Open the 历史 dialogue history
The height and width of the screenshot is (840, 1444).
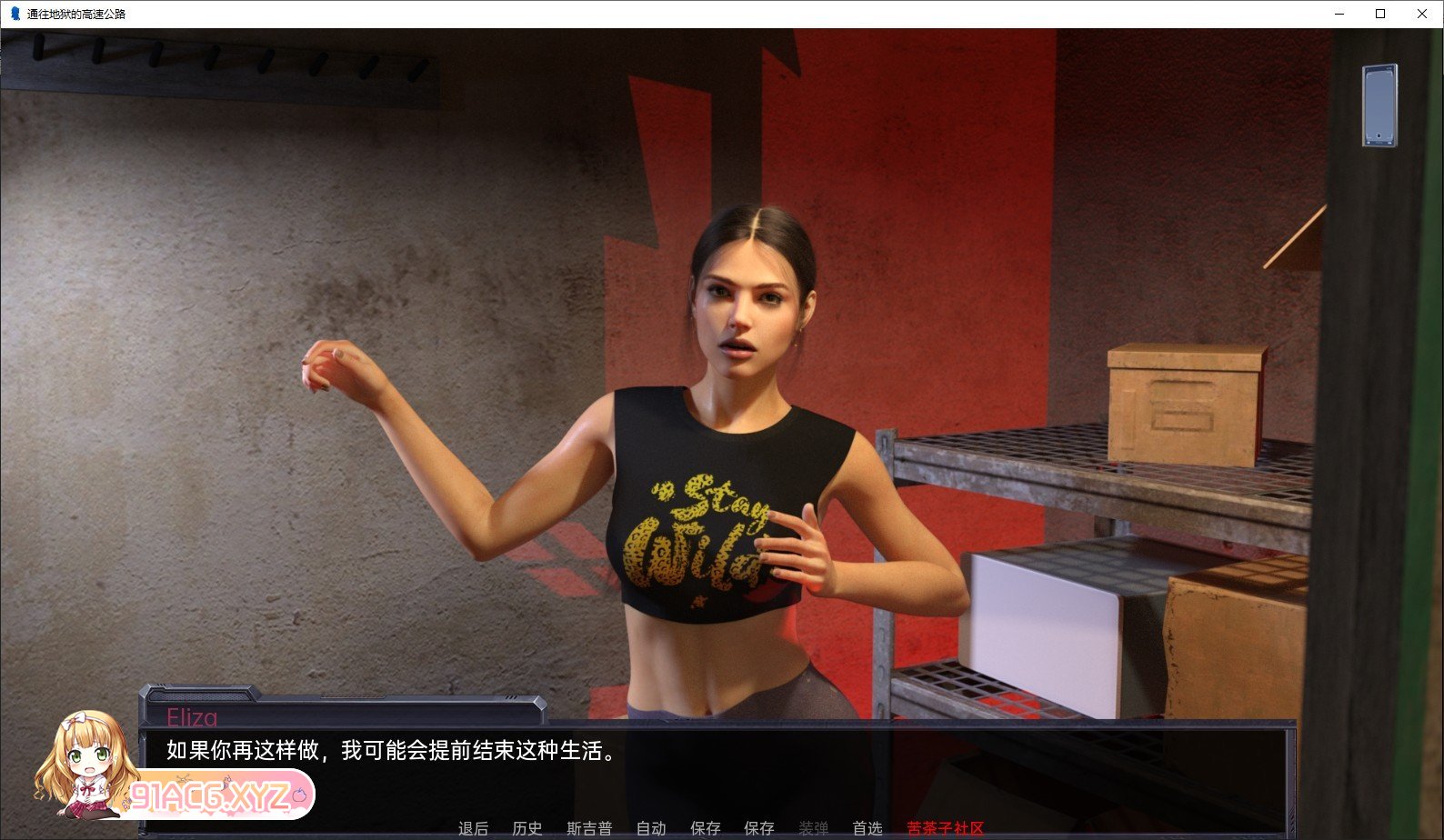527,828
